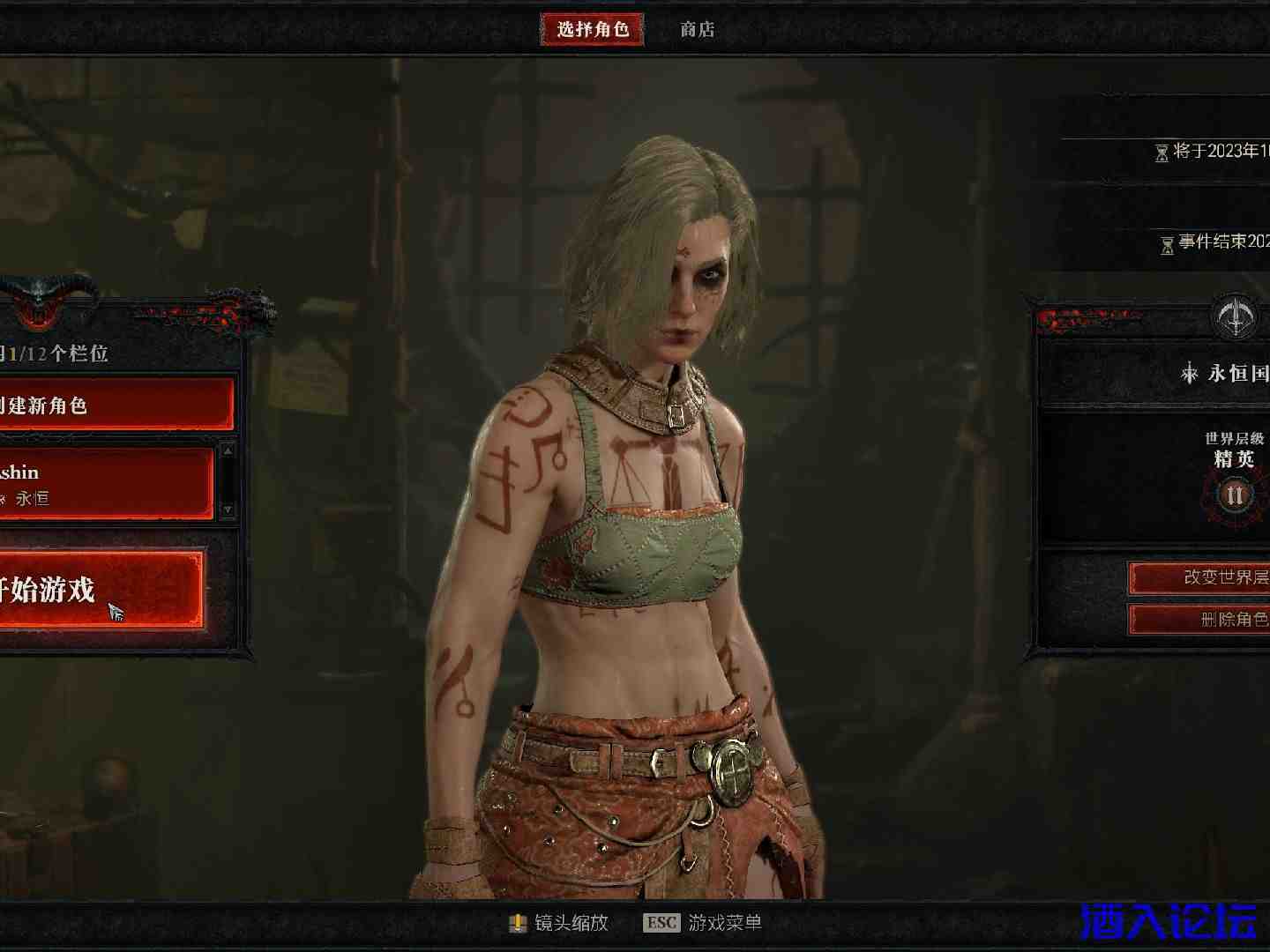The image size is (1270, 952).
Task: Choose the 删除角色 button
Action: [x=1199, y=620]
